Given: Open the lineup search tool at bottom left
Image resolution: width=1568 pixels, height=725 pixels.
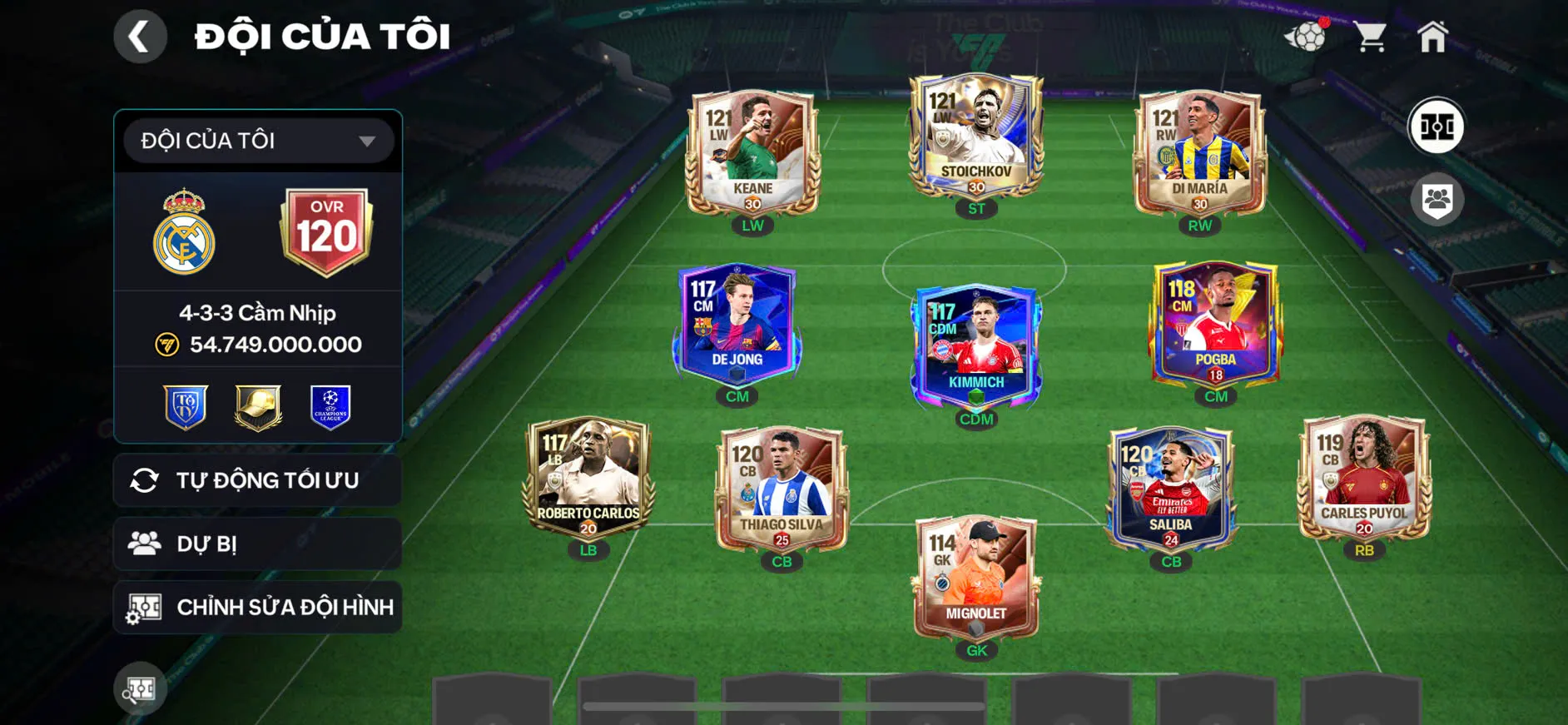Looking at the screenshot, I should (139, 689).
